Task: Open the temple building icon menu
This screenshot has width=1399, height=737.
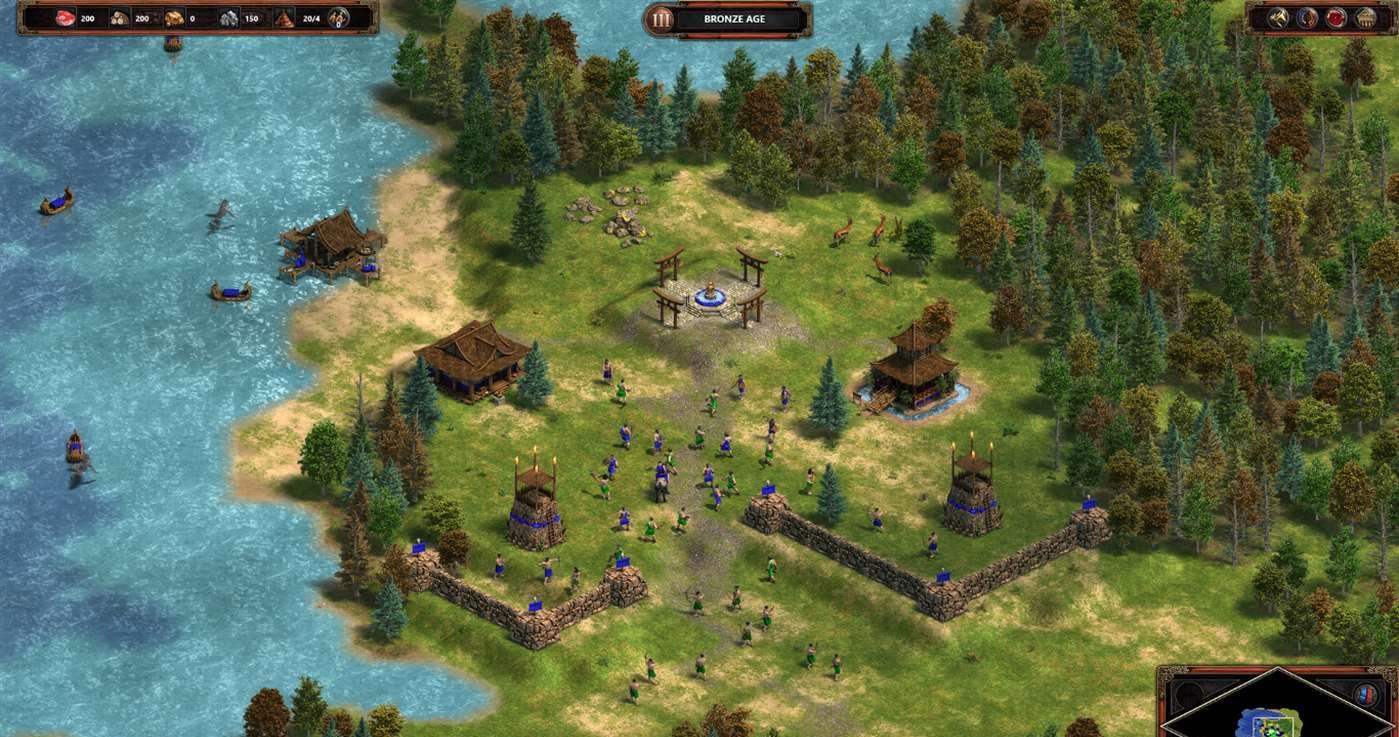Action: click(1364, 17)
